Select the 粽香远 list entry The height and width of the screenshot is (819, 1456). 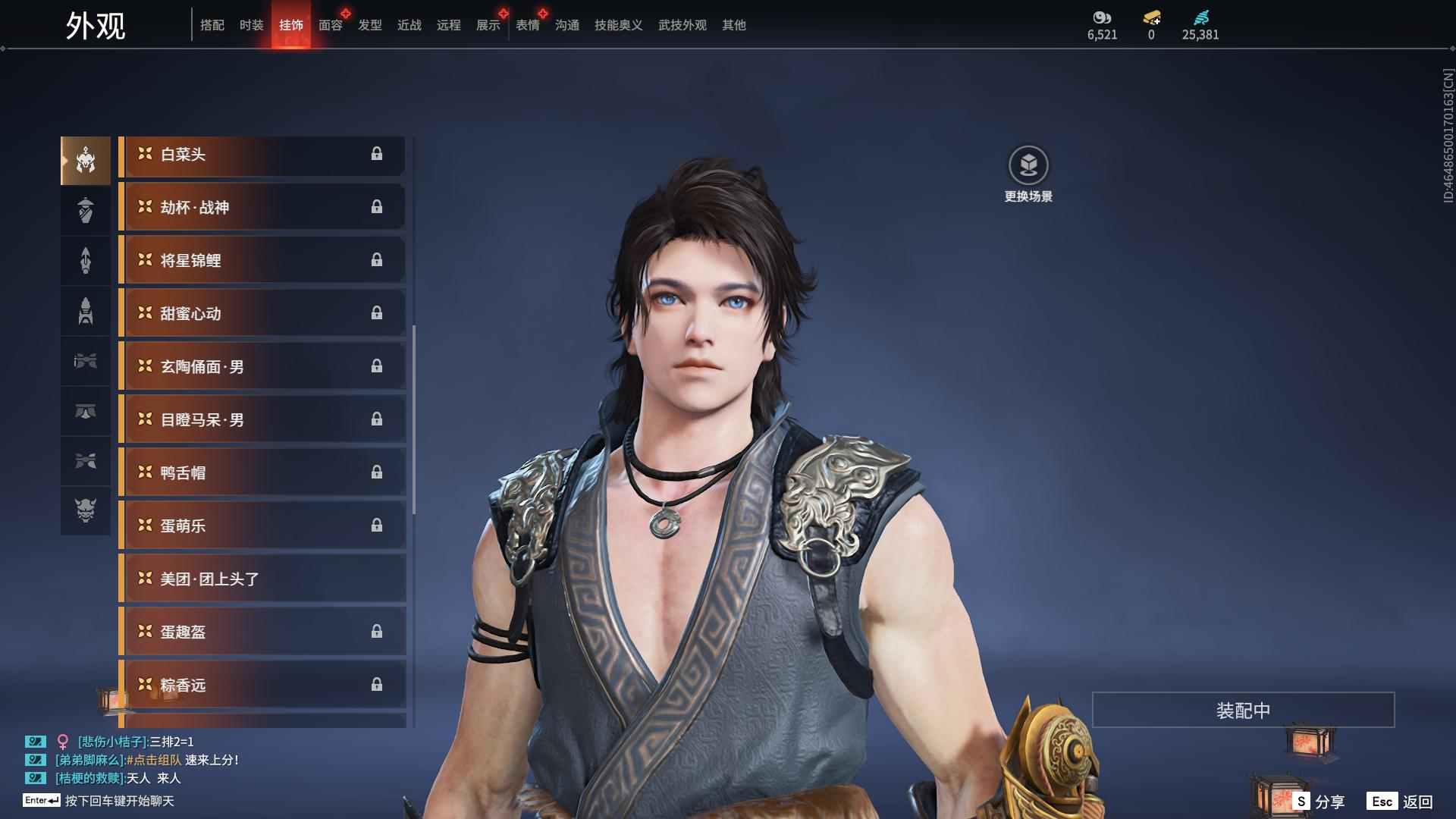click(262, 686)
